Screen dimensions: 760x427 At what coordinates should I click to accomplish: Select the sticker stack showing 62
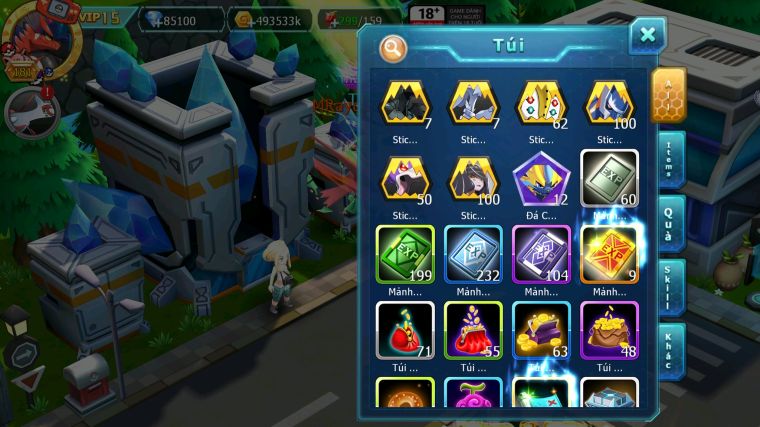(x=541, y=104)
